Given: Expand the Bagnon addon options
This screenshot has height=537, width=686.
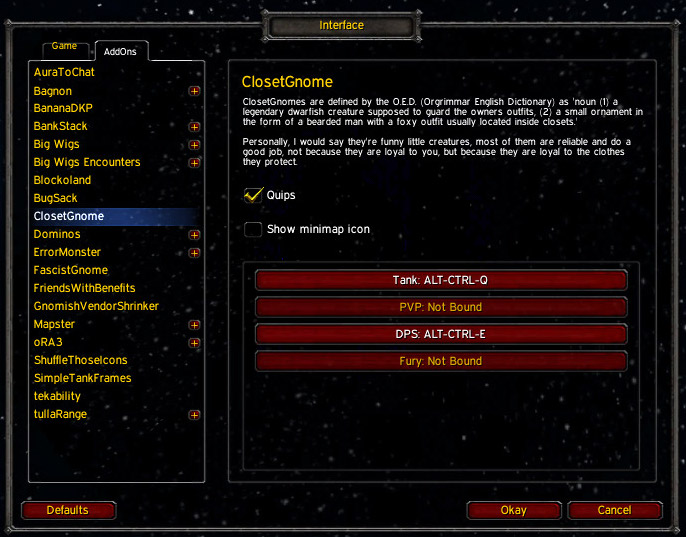Looking at the screenshot, I should pyautogui.click(x=194, y=91).
